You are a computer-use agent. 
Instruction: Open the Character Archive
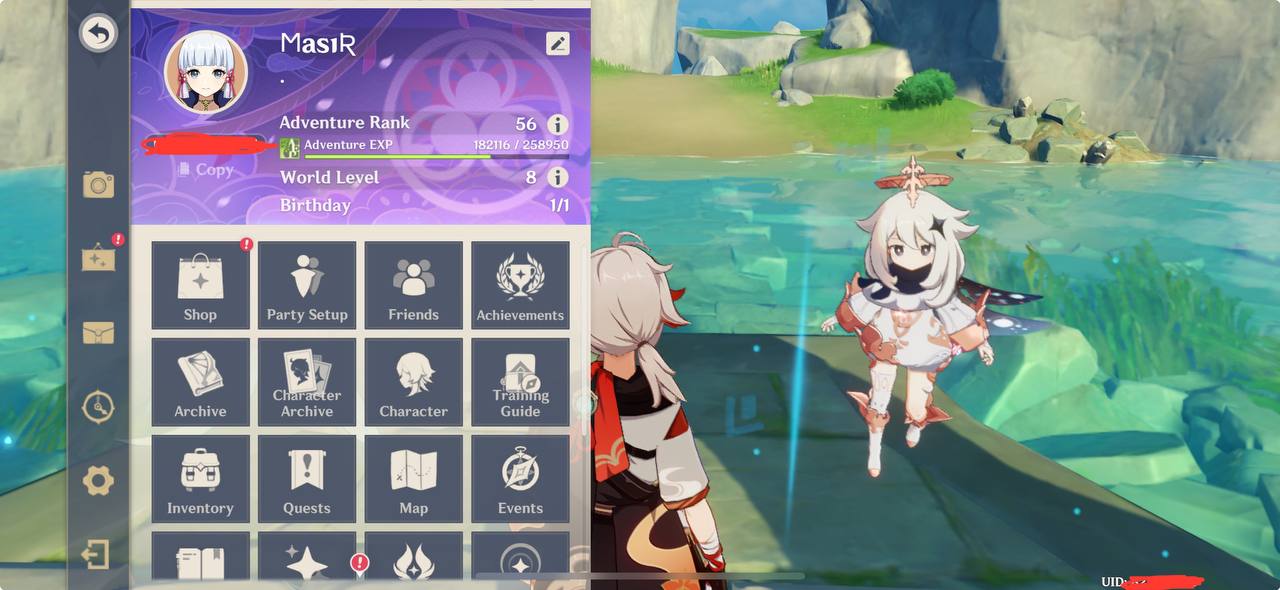coord(307,381)
